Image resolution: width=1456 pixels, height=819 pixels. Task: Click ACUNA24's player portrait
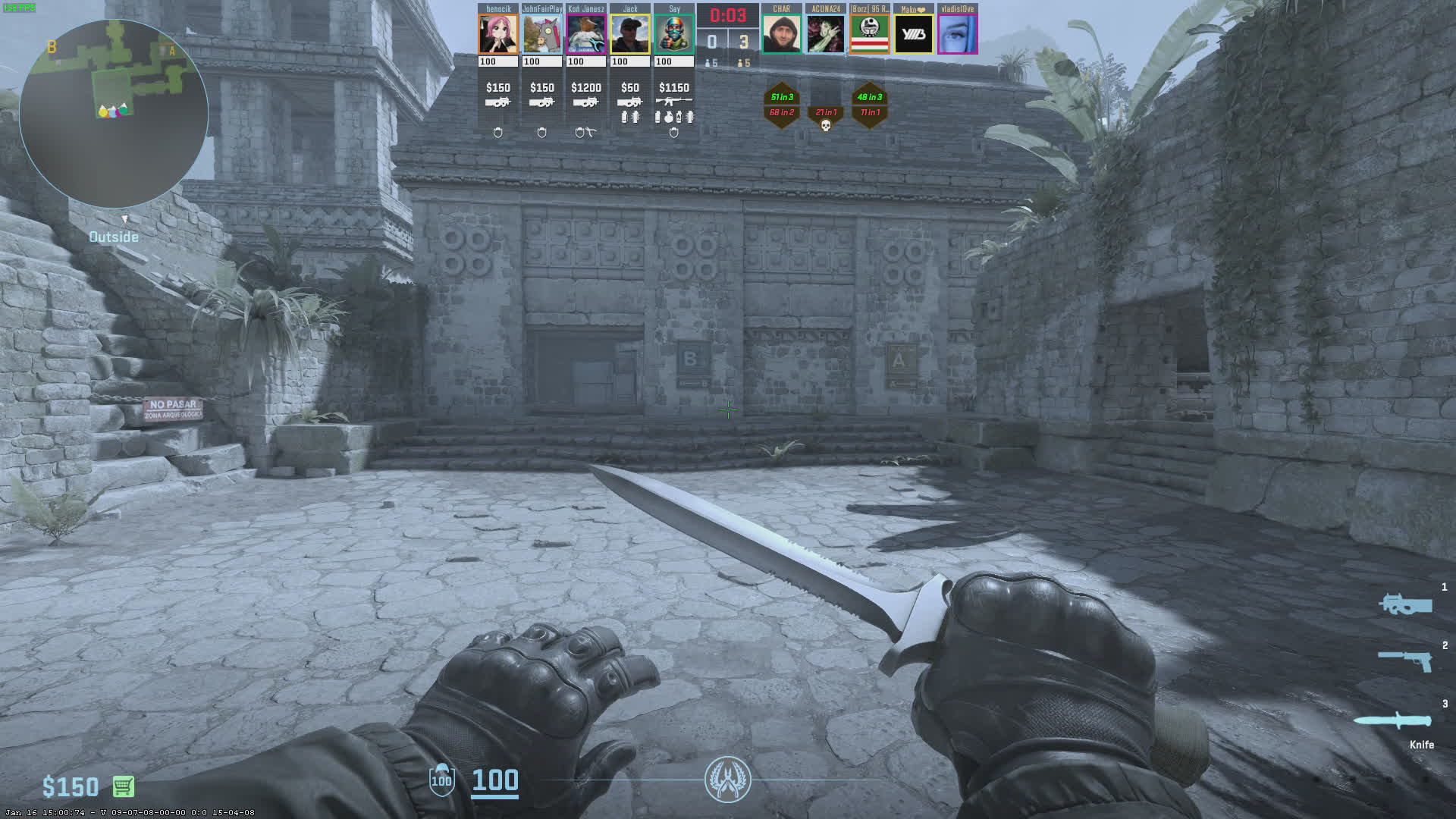click(x=825, y=34)
